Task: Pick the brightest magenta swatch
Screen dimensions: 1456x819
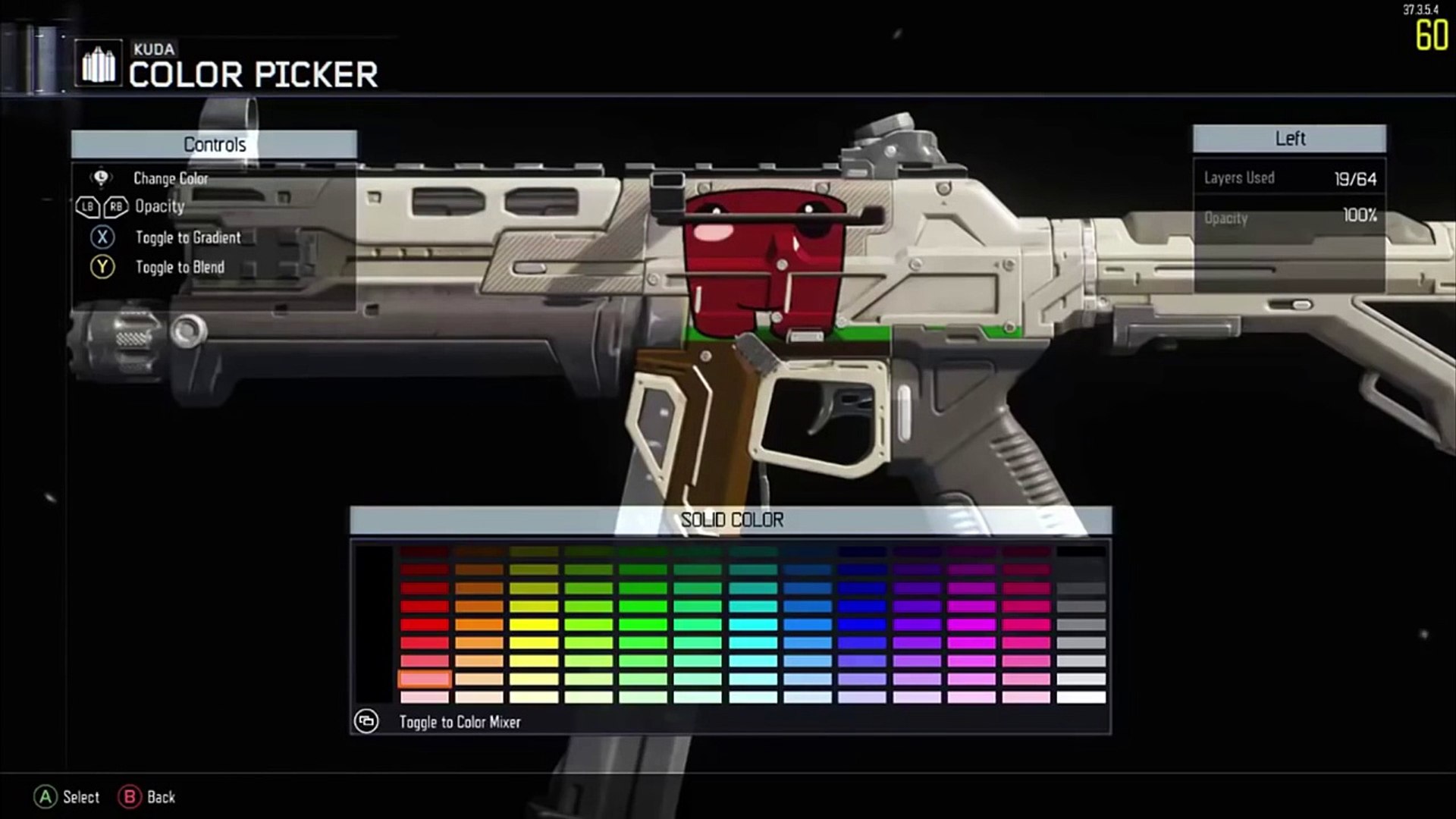Action: click(971, 624)
